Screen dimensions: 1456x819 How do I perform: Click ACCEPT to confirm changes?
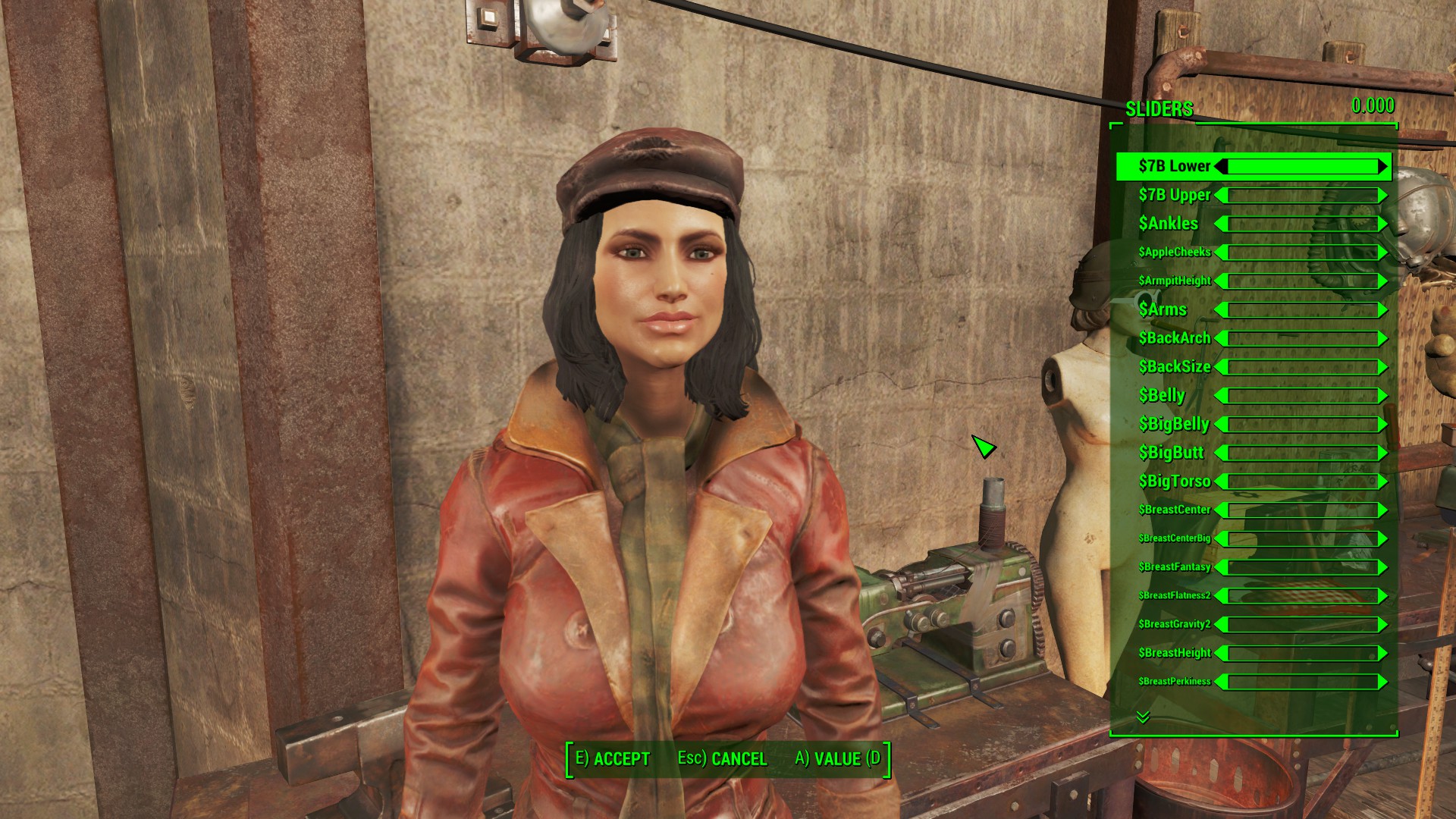pos(622,758)
